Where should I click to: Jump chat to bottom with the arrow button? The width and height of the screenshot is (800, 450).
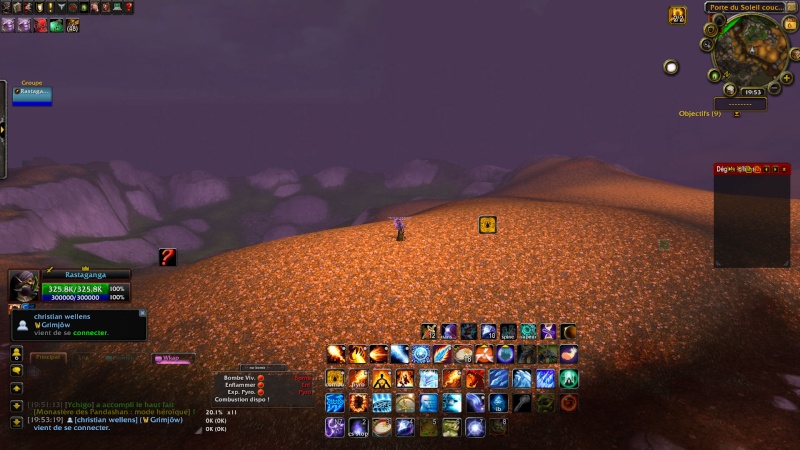(17, 422)
